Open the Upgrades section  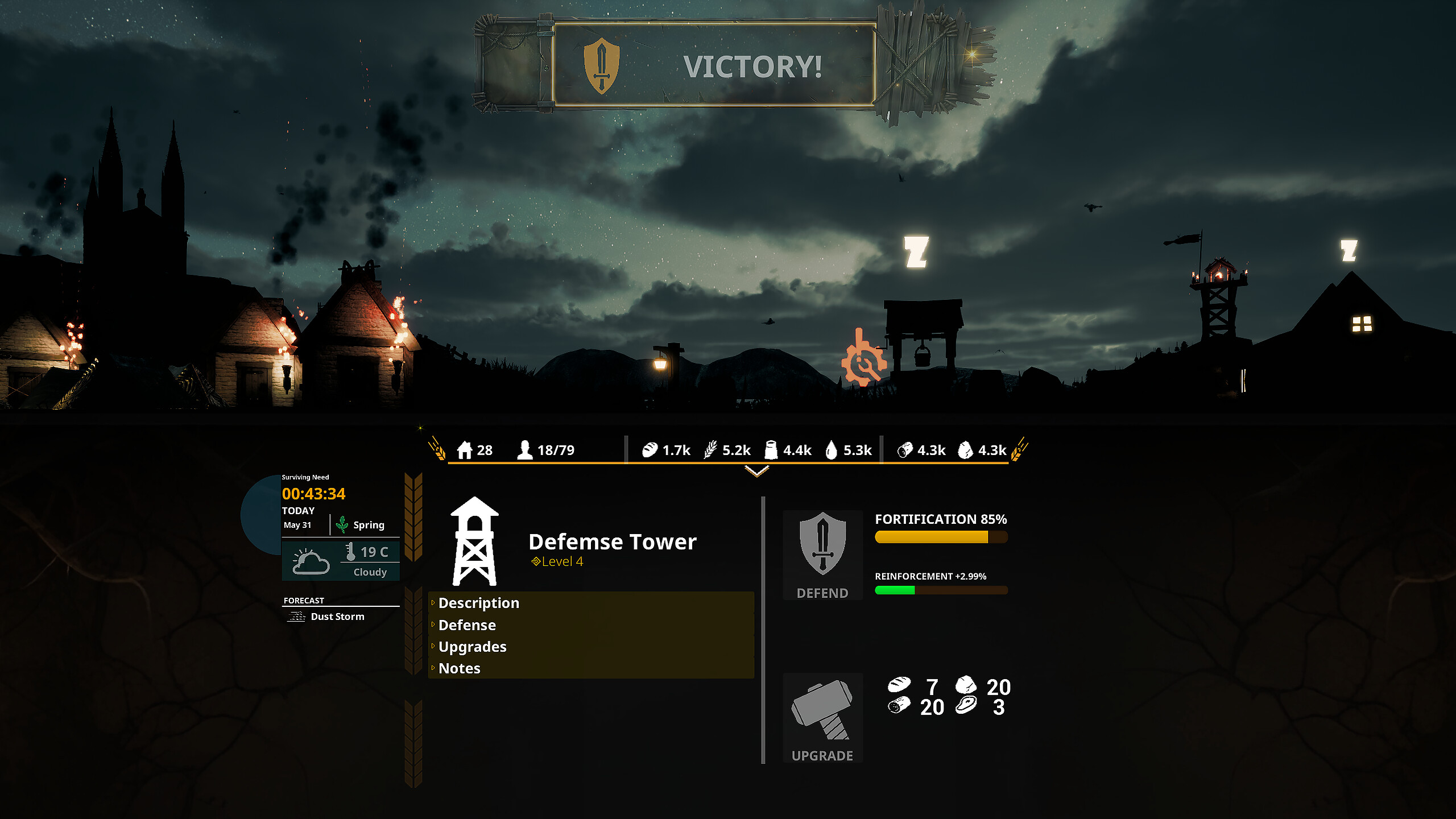point(472,647)
